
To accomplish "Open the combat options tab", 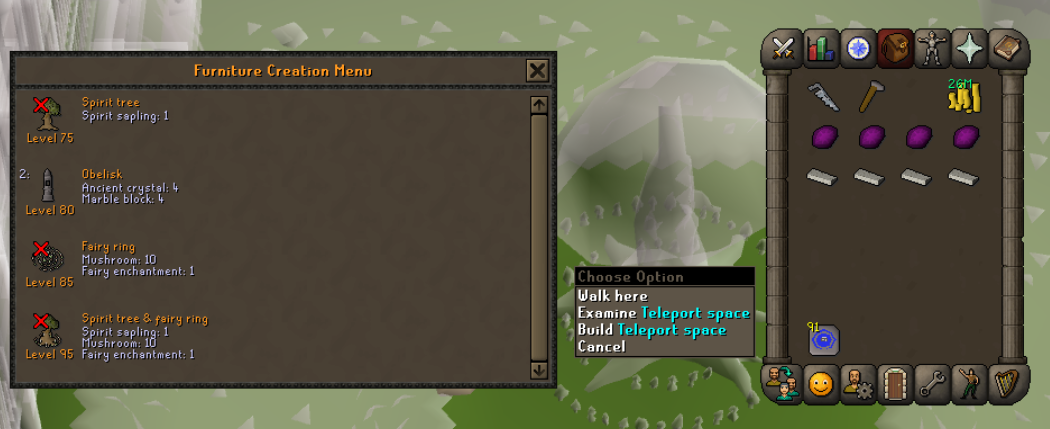I will click(783, 49).
